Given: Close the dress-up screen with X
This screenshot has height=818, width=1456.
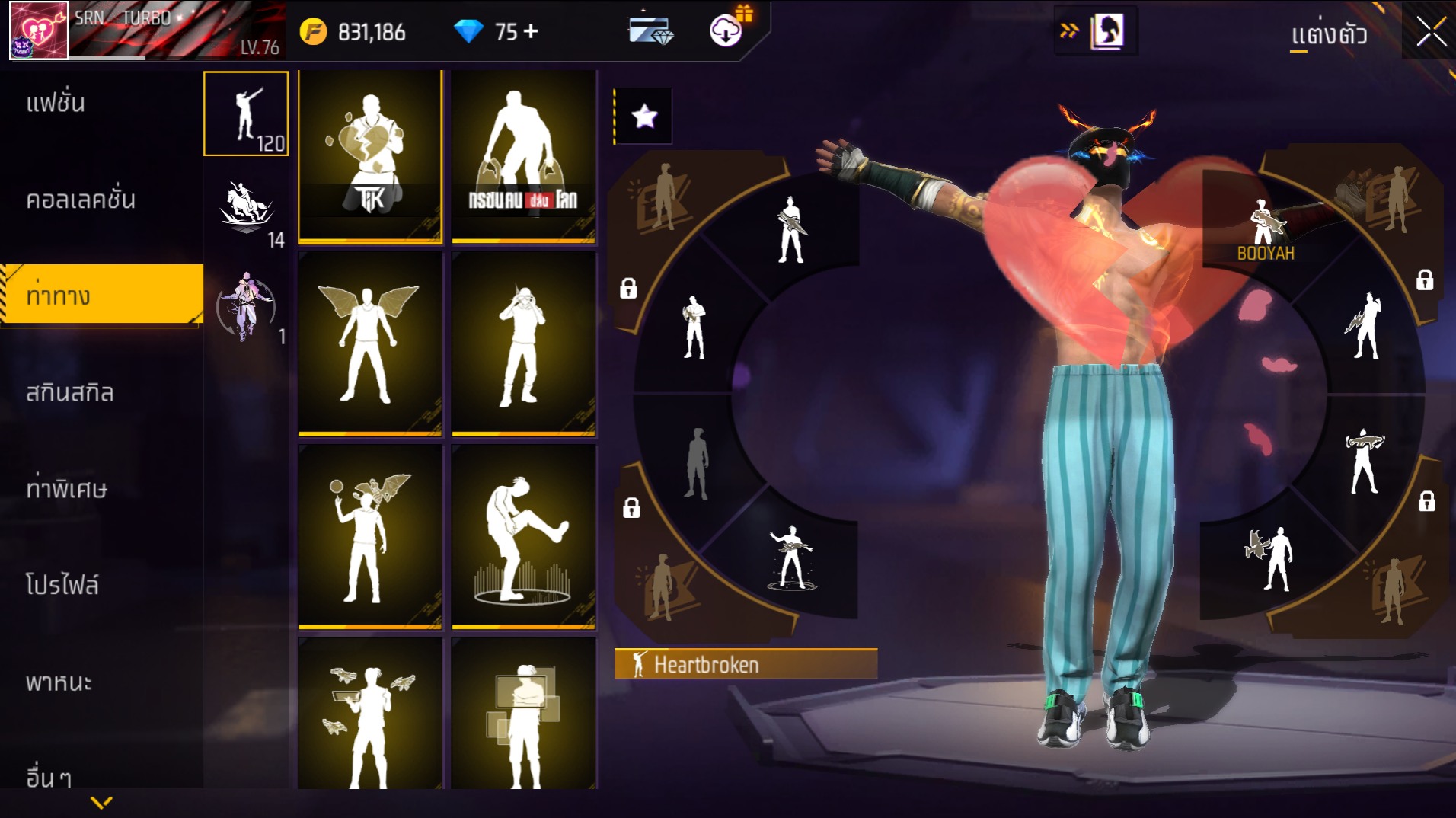Looking at the screenshot, I should pyautogui.click(x=1431, y=33).
